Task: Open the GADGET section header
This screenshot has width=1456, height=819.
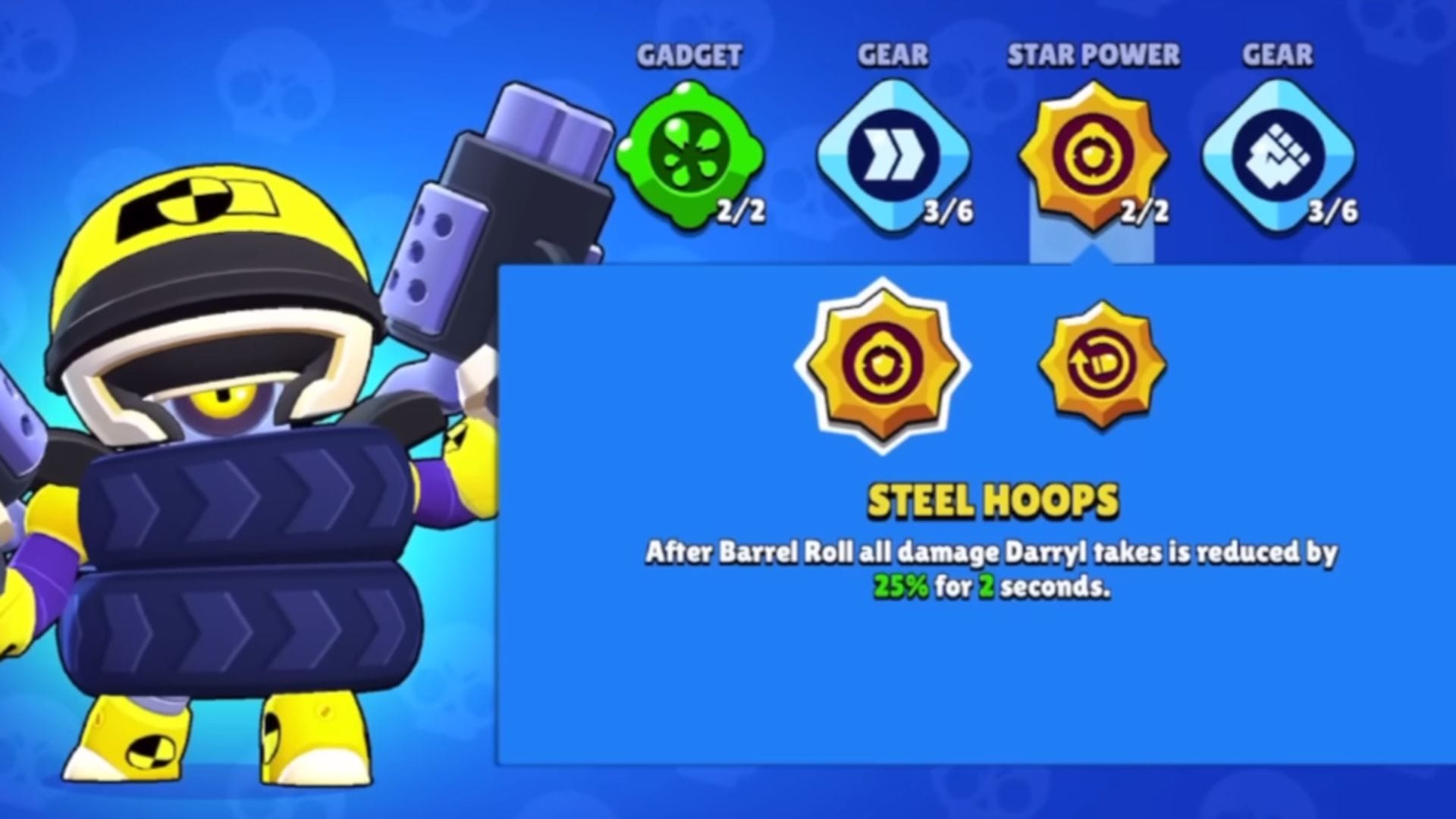Action: (x=689, y=55)
